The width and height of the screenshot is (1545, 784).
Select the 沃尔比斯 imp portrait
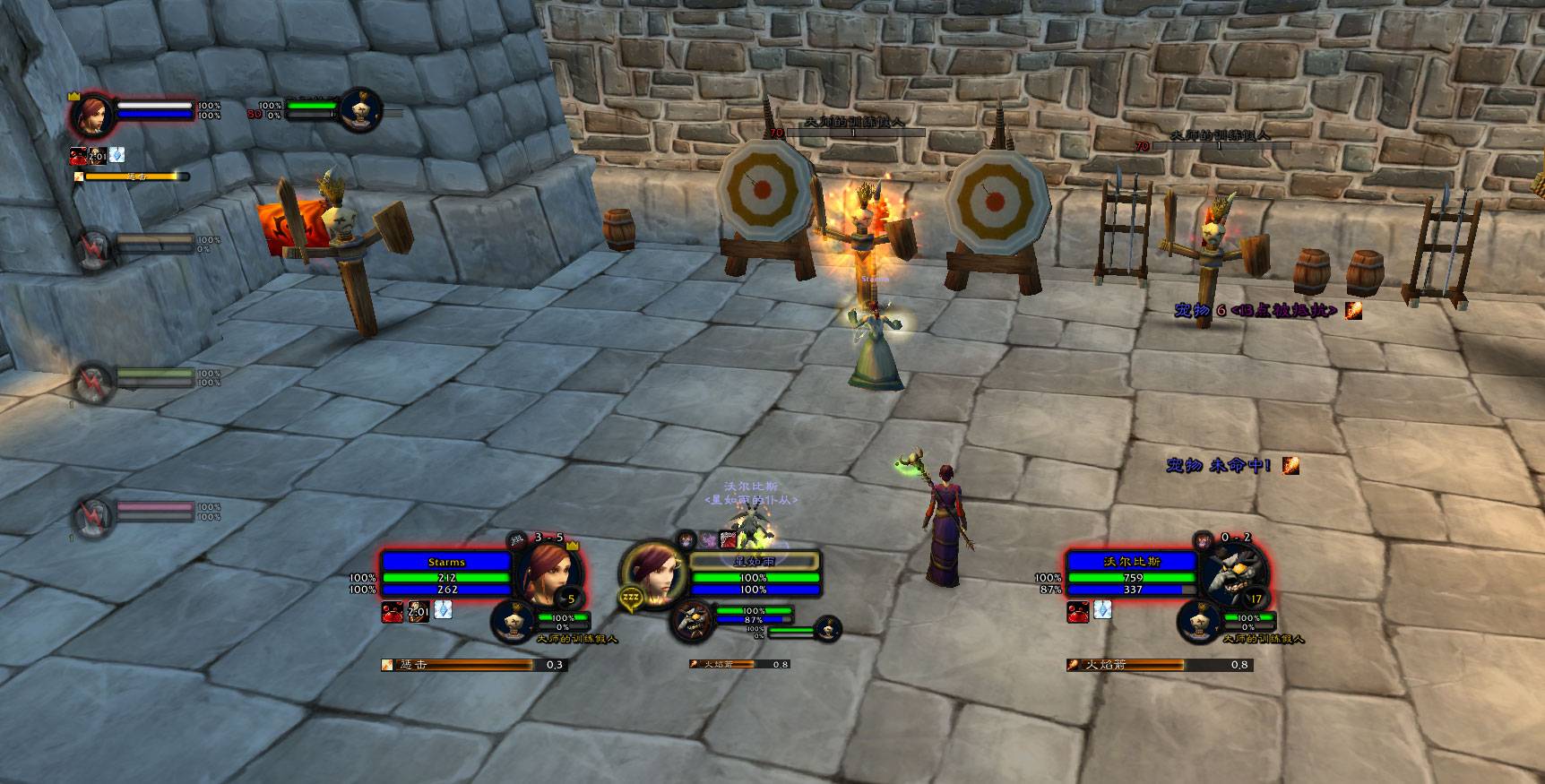[x=1234, y=573]
